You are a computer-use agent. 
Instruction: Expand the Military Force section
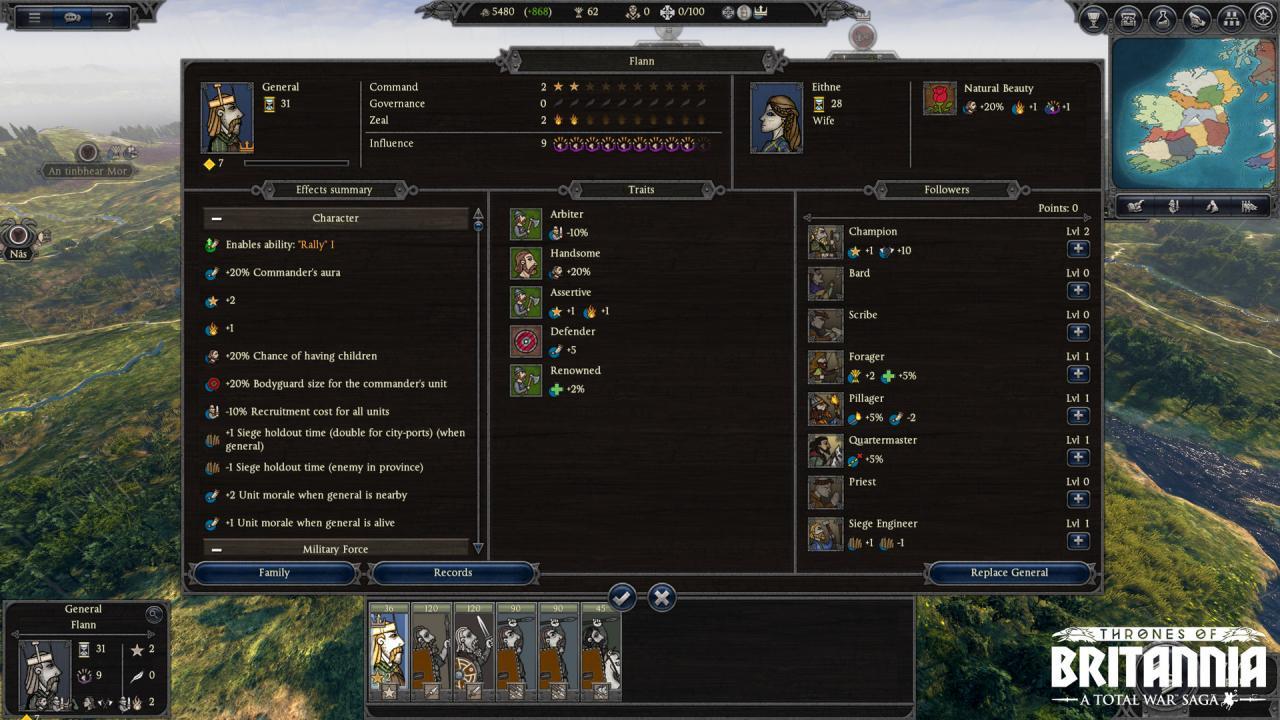[216, 549]
